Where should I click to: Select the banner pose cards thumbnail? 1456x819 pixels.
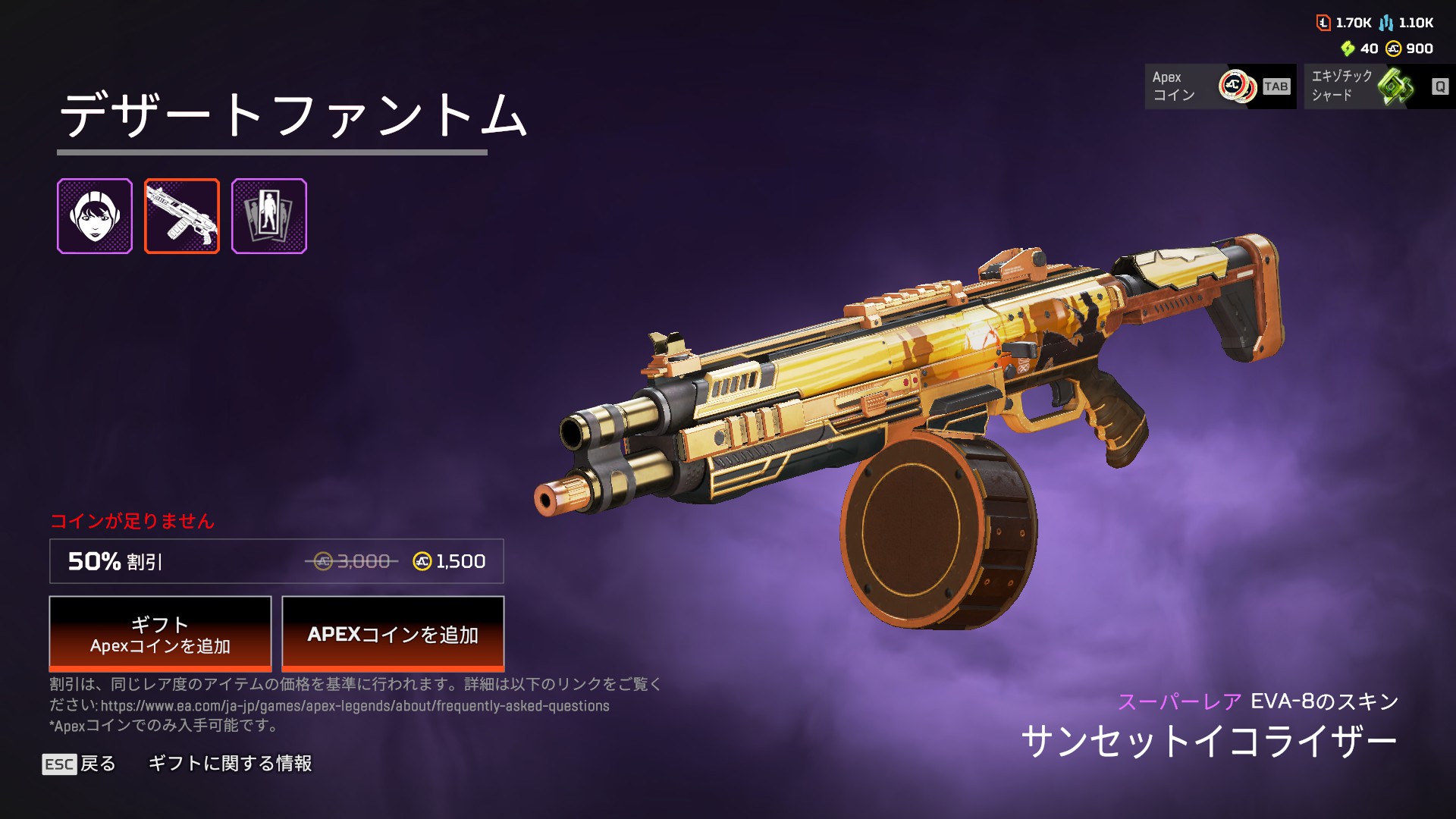(269, 216)
